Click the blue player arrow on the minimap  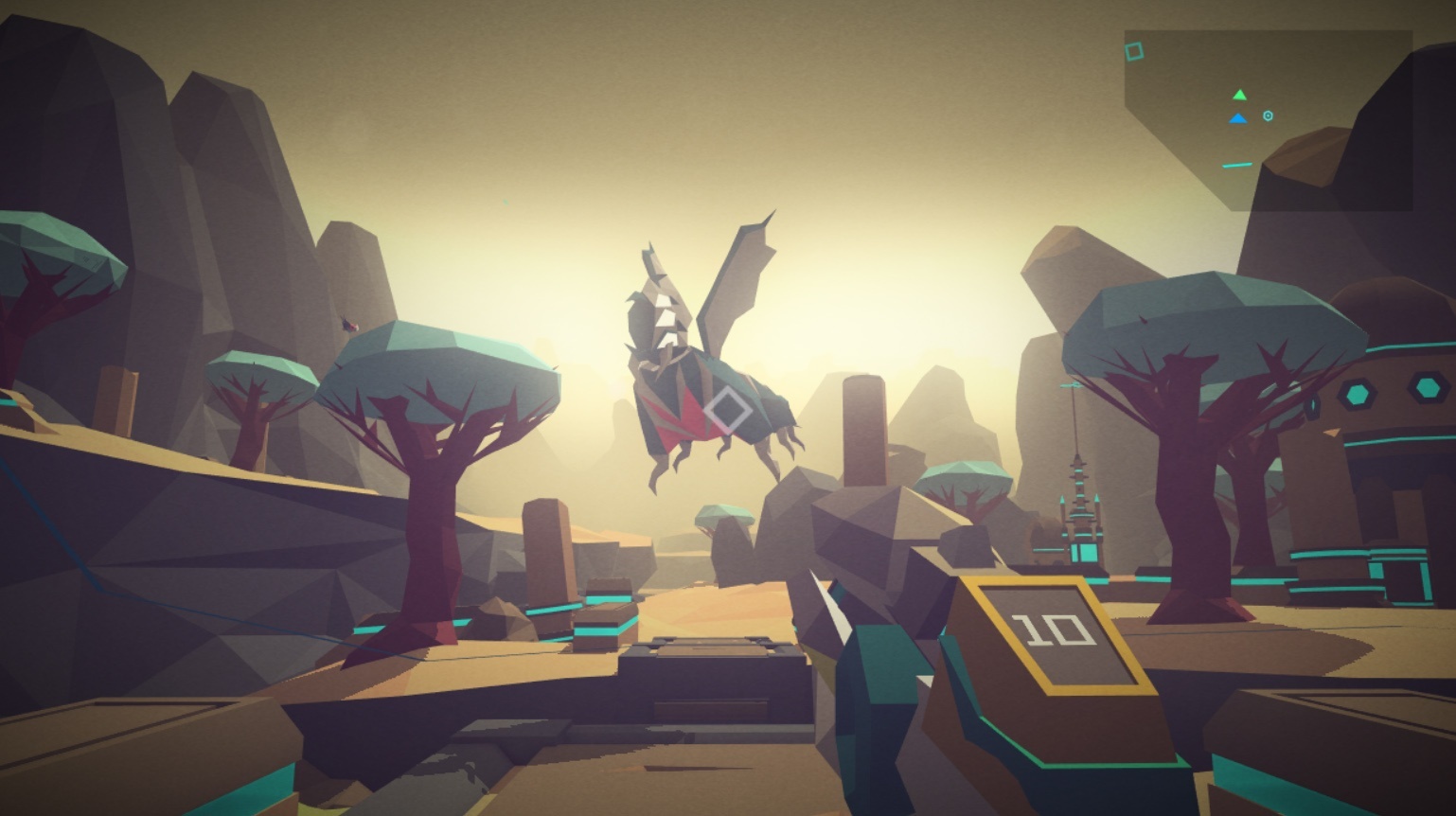(x=1237, y=117)
